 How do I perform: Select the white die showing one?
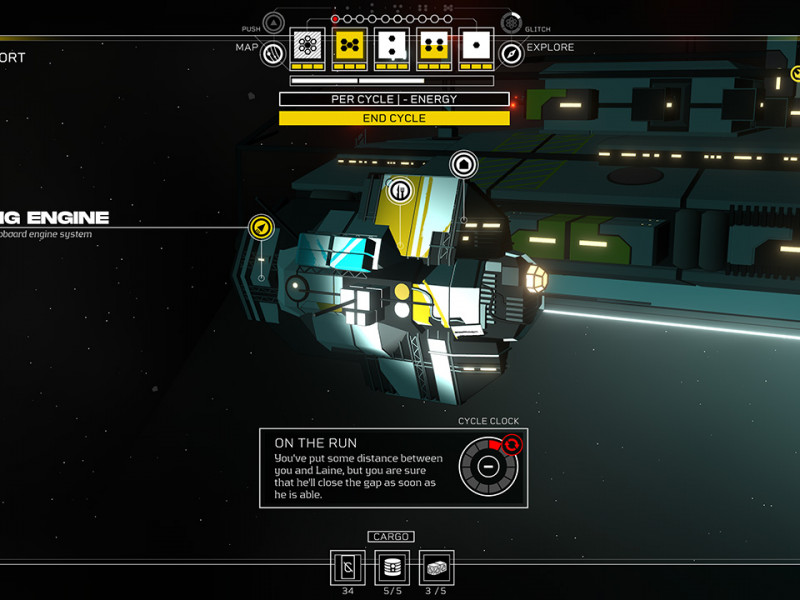477,45
